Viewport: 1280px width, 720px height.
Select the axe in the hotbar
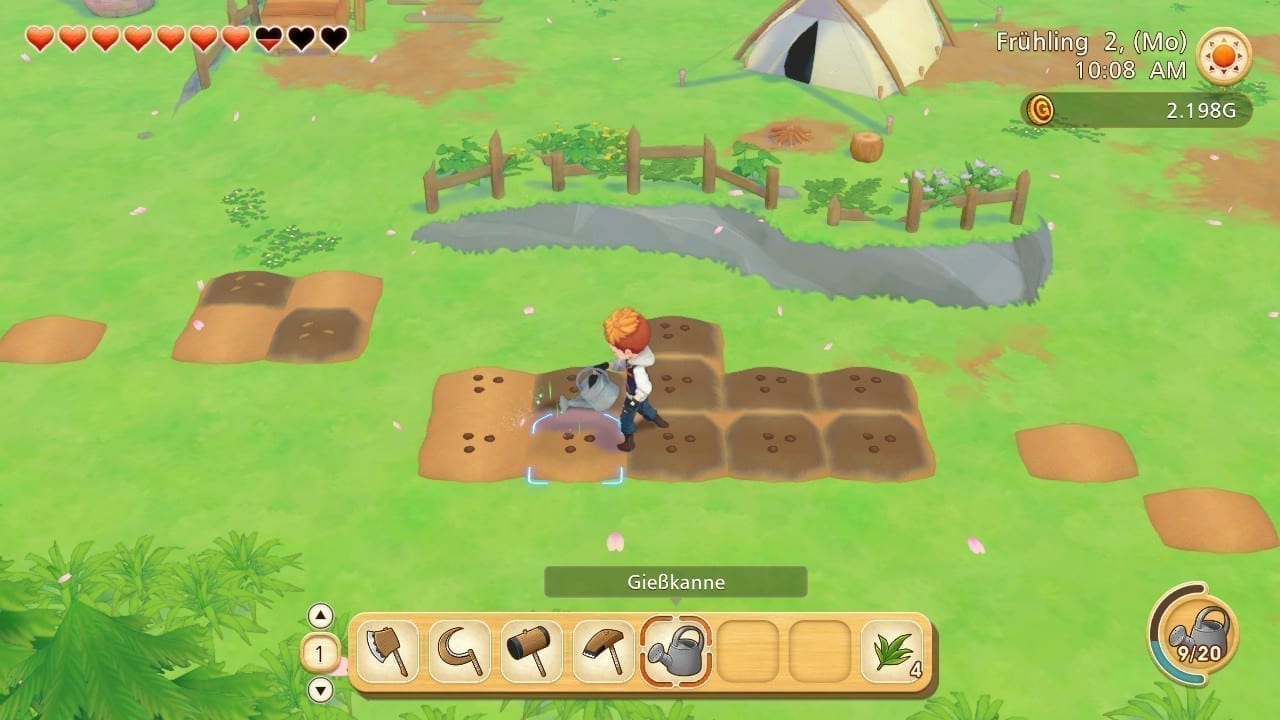[387, 652]
